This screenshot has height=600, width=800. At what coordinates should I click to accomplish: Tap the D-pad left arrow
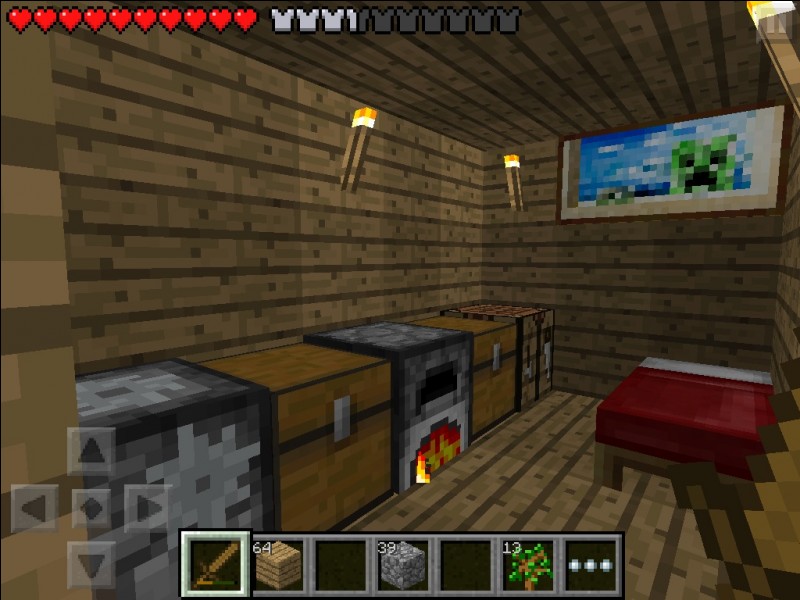click(35, 507)
